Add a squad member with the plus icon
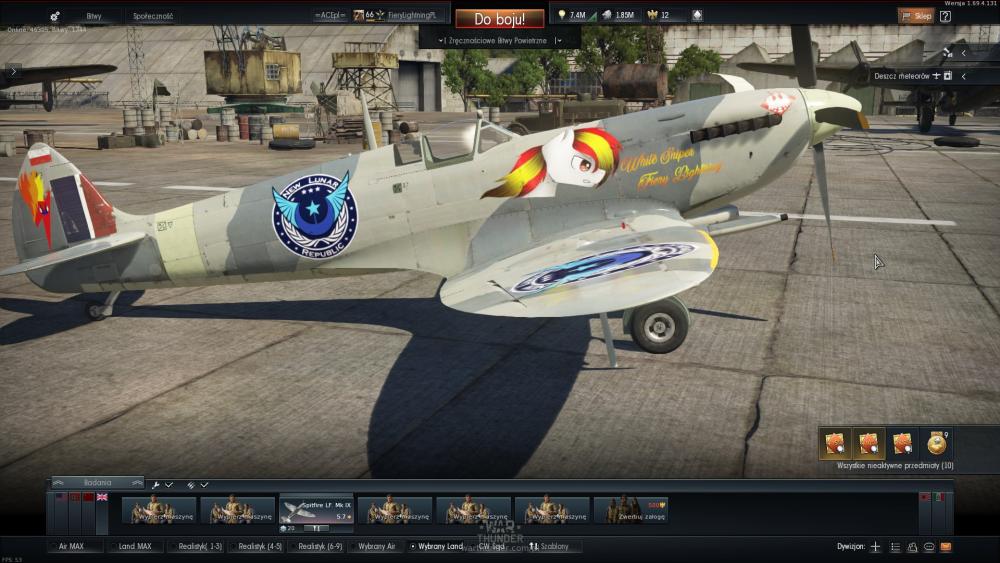Viewport: 1000px width, 563px height. [x=875, y=547]
